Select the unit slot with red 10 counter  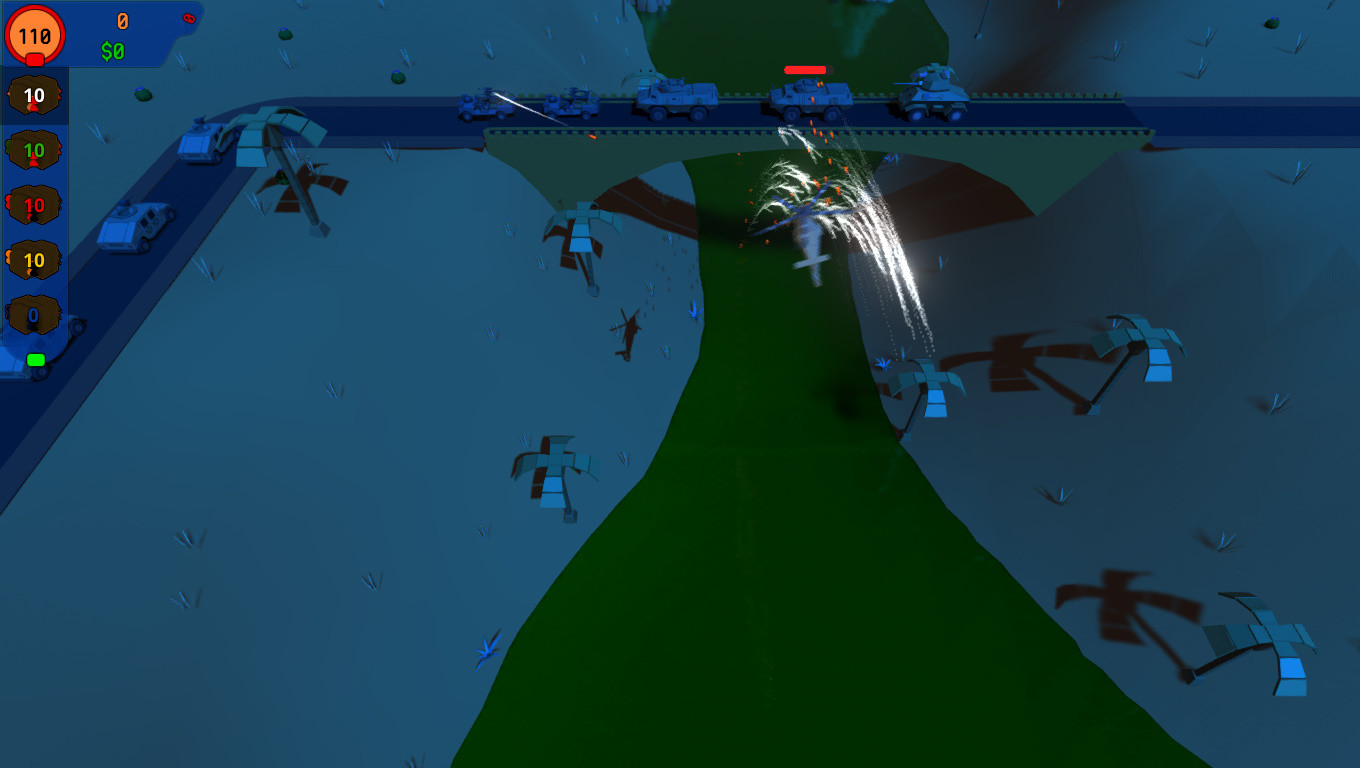(x=33, y=205)
